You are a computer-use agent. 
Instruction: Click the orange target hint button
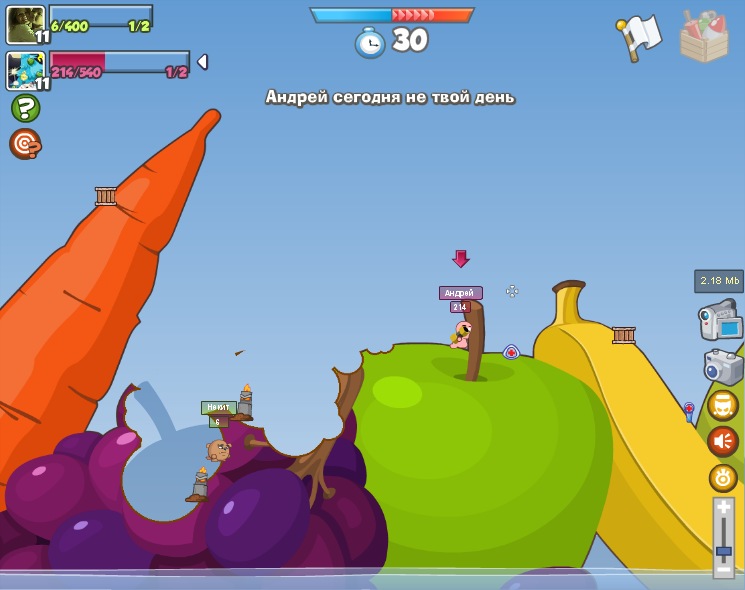(x=25, y=144)
